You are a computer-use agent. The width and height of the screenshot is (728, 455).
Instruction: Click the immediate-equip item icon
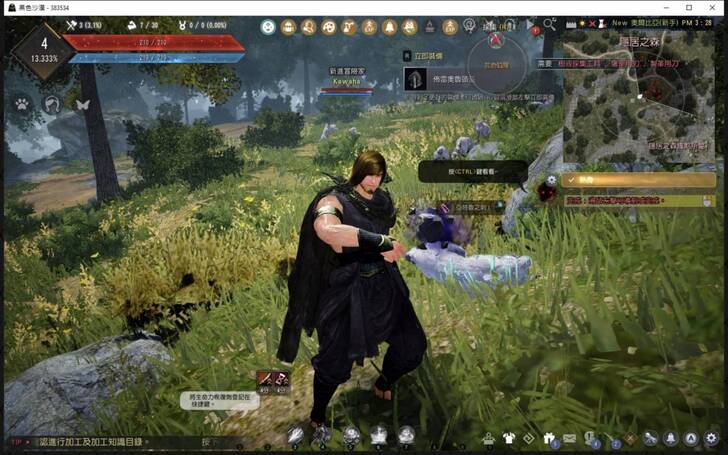[x=412, y=78]
